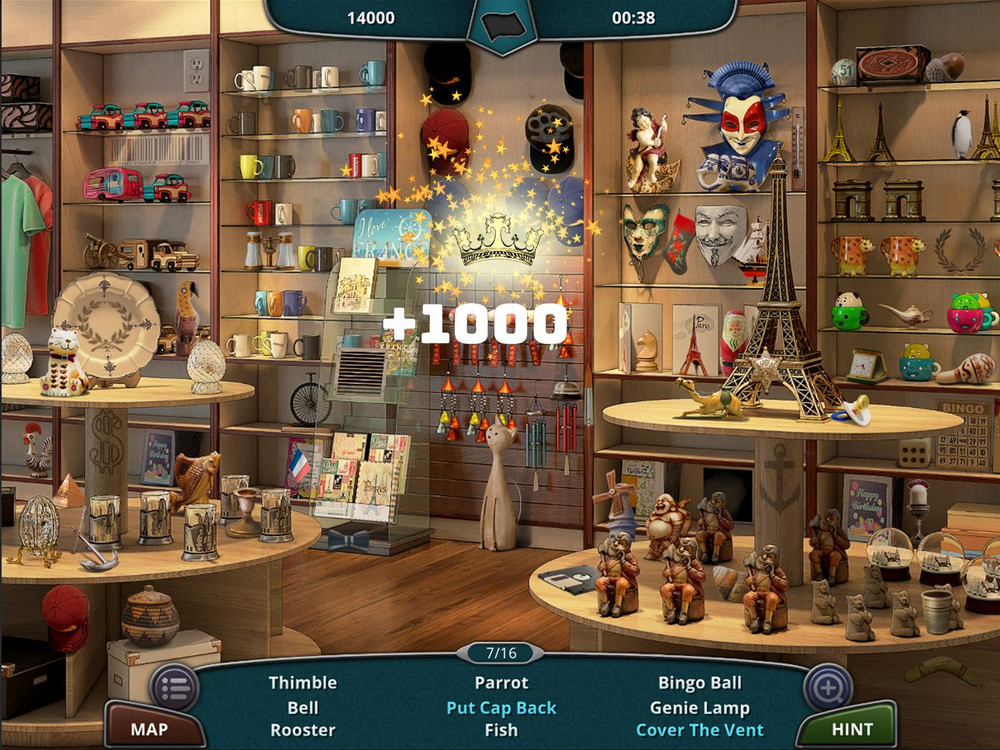1000x750 pixels.
Task: Choose the Cover The Vent objective
Action: [700, 730]
